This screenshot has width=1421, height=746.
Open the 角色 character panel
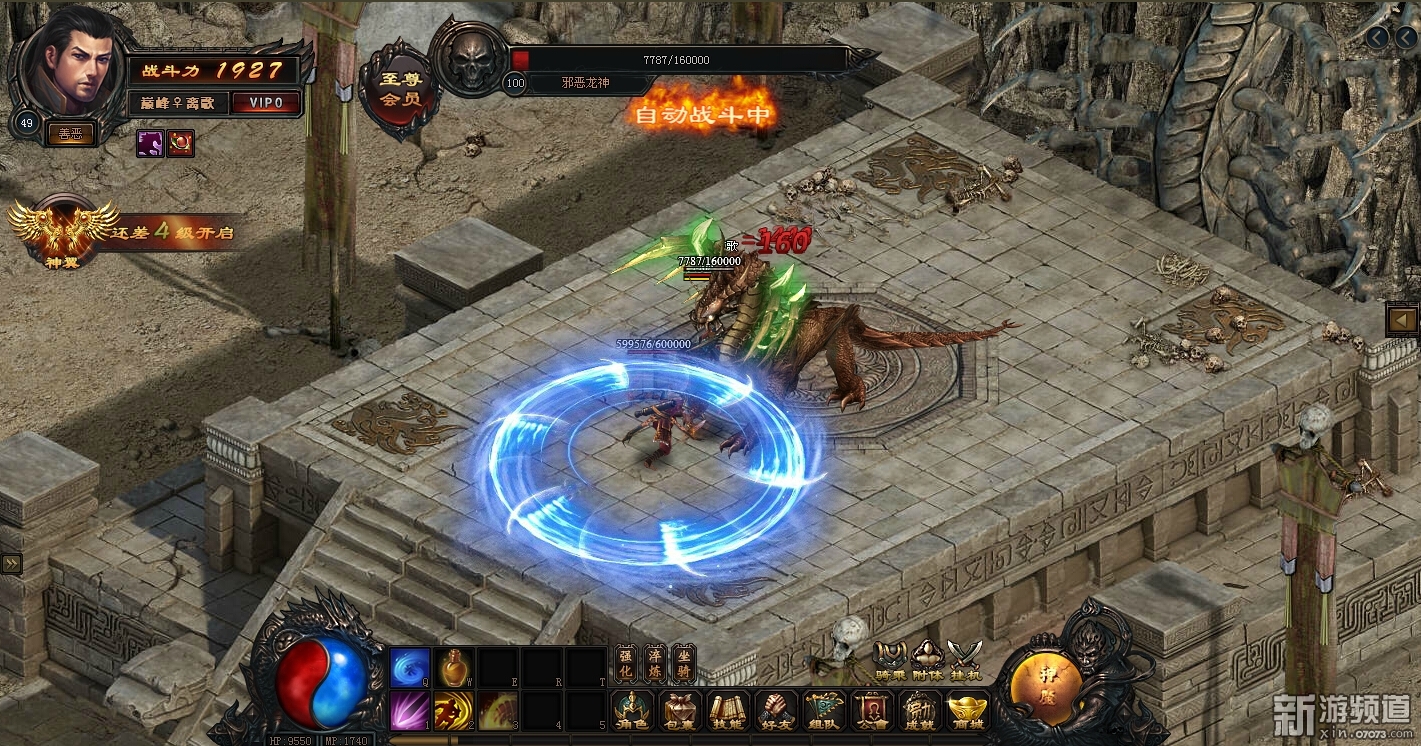634,709
